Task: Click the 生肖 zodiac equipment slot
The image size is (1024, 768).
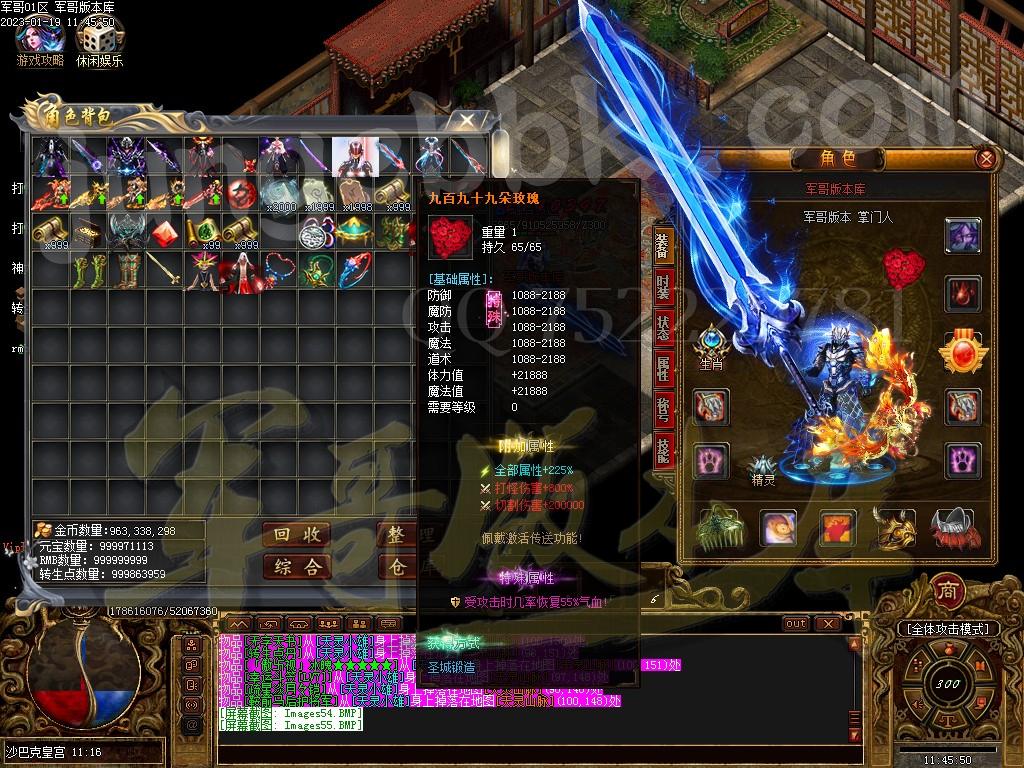Action: [711, 343]
